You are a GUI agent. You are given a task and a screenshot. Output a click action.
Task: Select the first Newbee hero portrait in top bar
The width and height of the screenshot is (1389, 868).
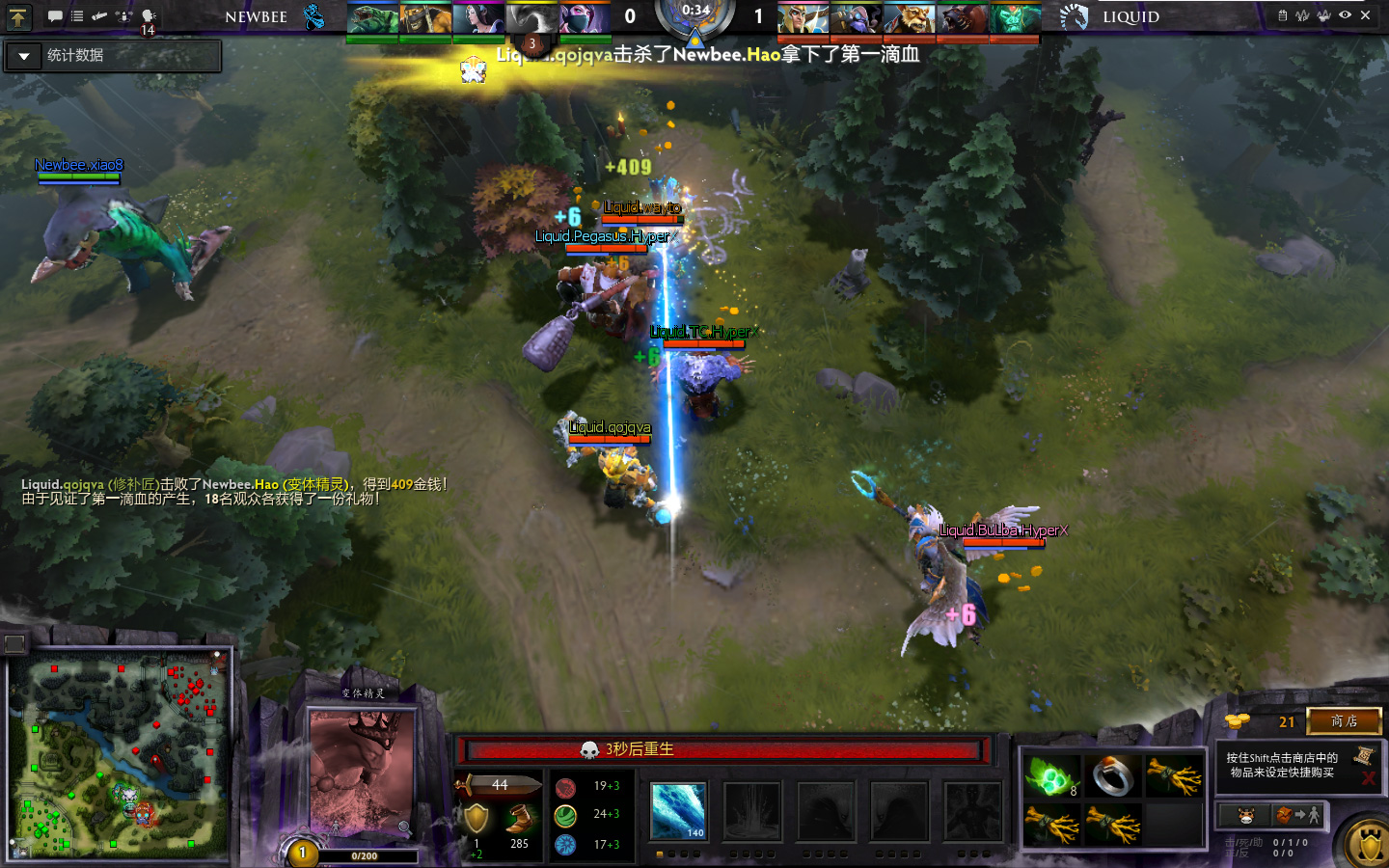pyautogui.click(x=371, y=18)
